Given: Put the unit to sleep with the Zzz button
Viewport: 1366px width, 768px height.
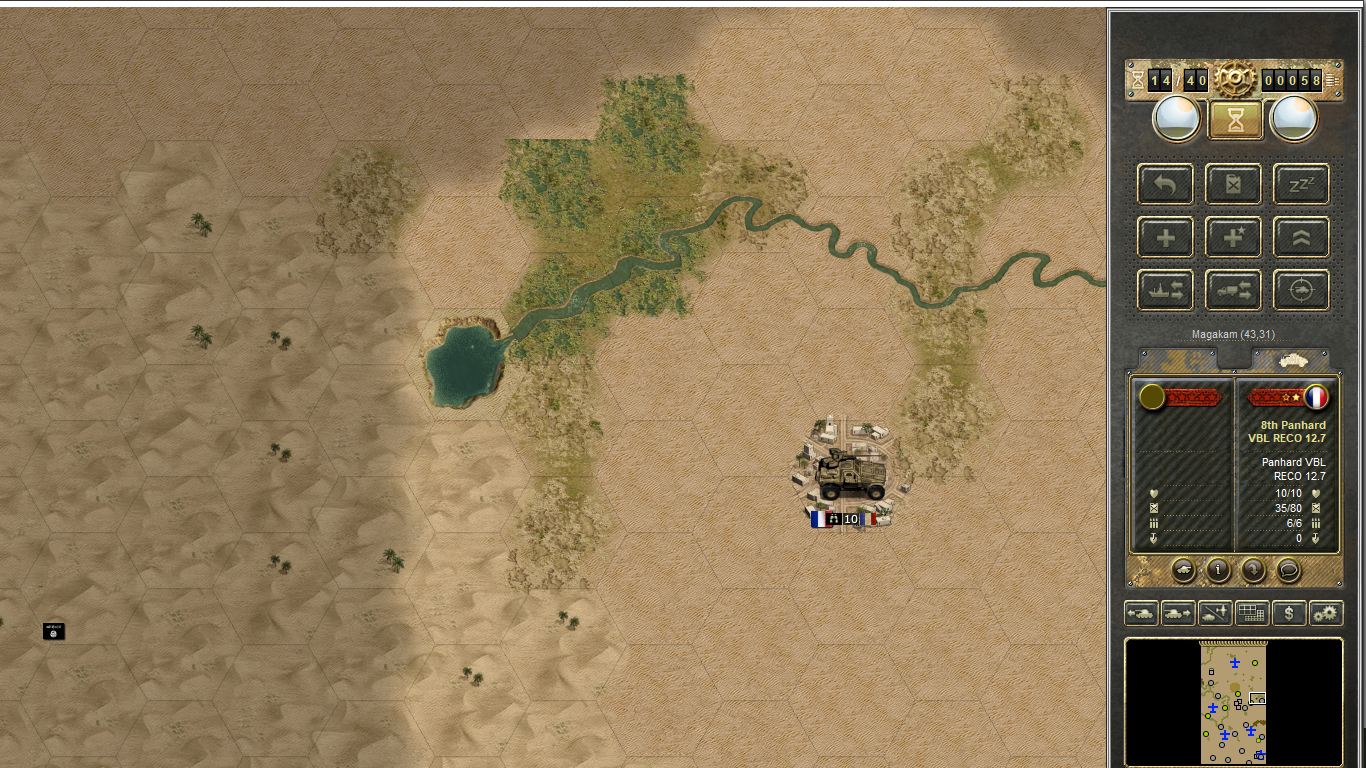Looking at the screenshot, I should point(1301,184).
